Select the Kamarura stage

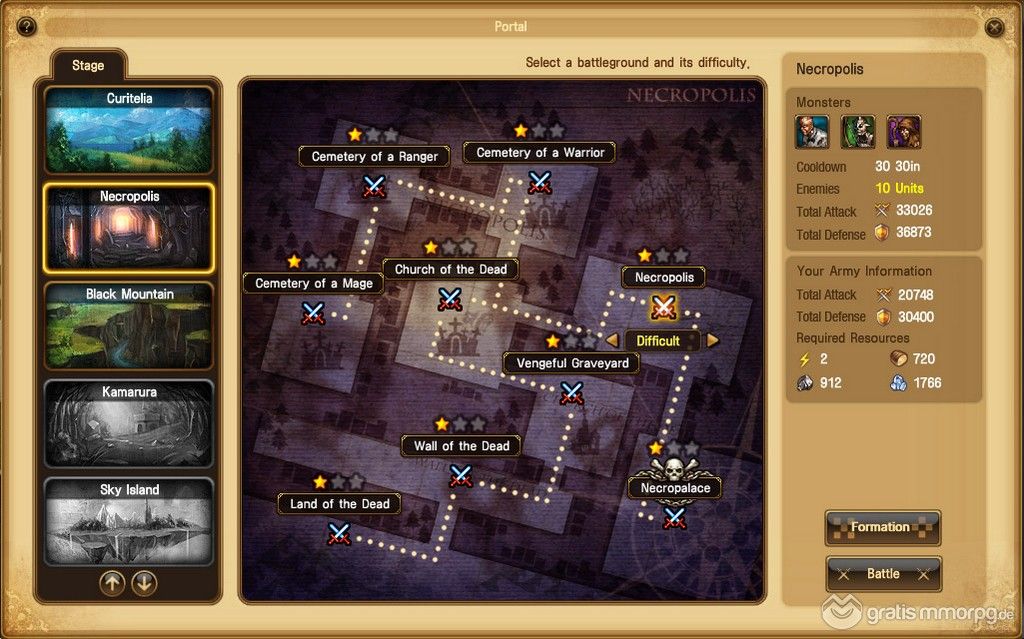(129, 423)
